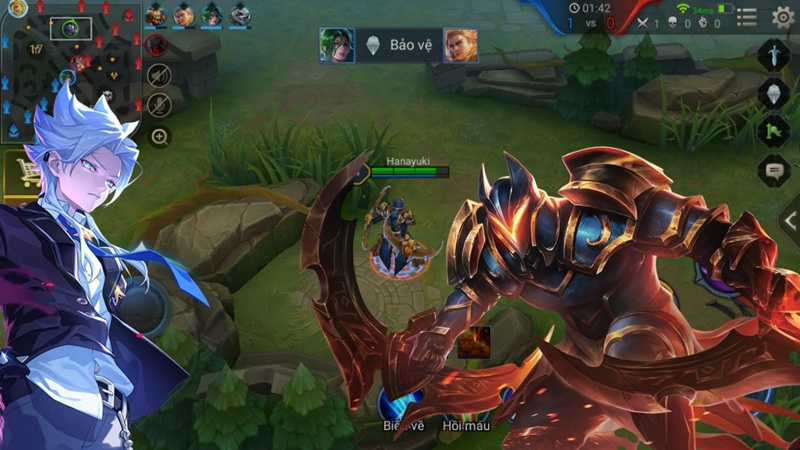Select the green-haired teammate portrait in top row
Screen dimensions: 800x450
coord(212,15)
